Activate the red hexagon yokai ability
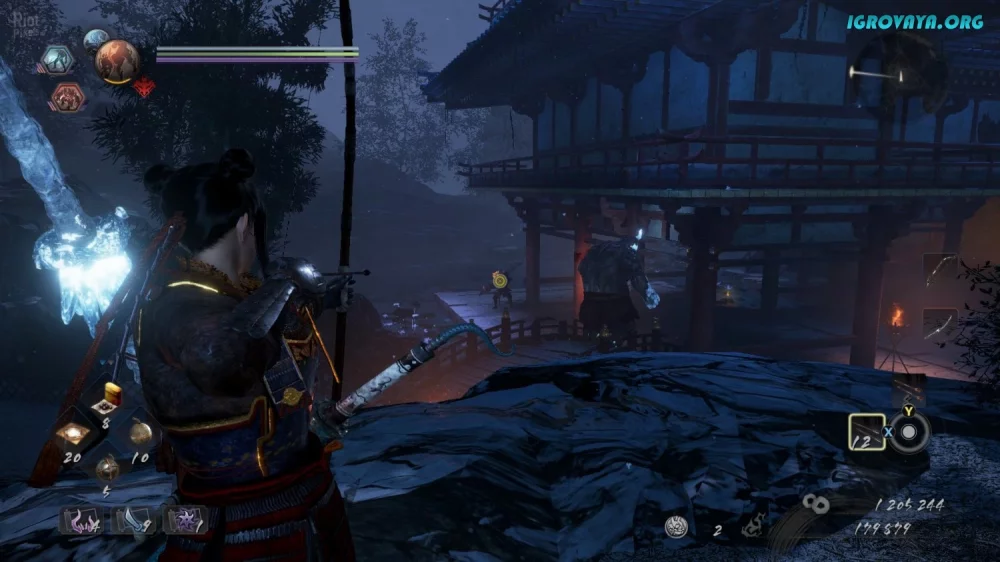 pyautogui.click(x=67, y=97)
